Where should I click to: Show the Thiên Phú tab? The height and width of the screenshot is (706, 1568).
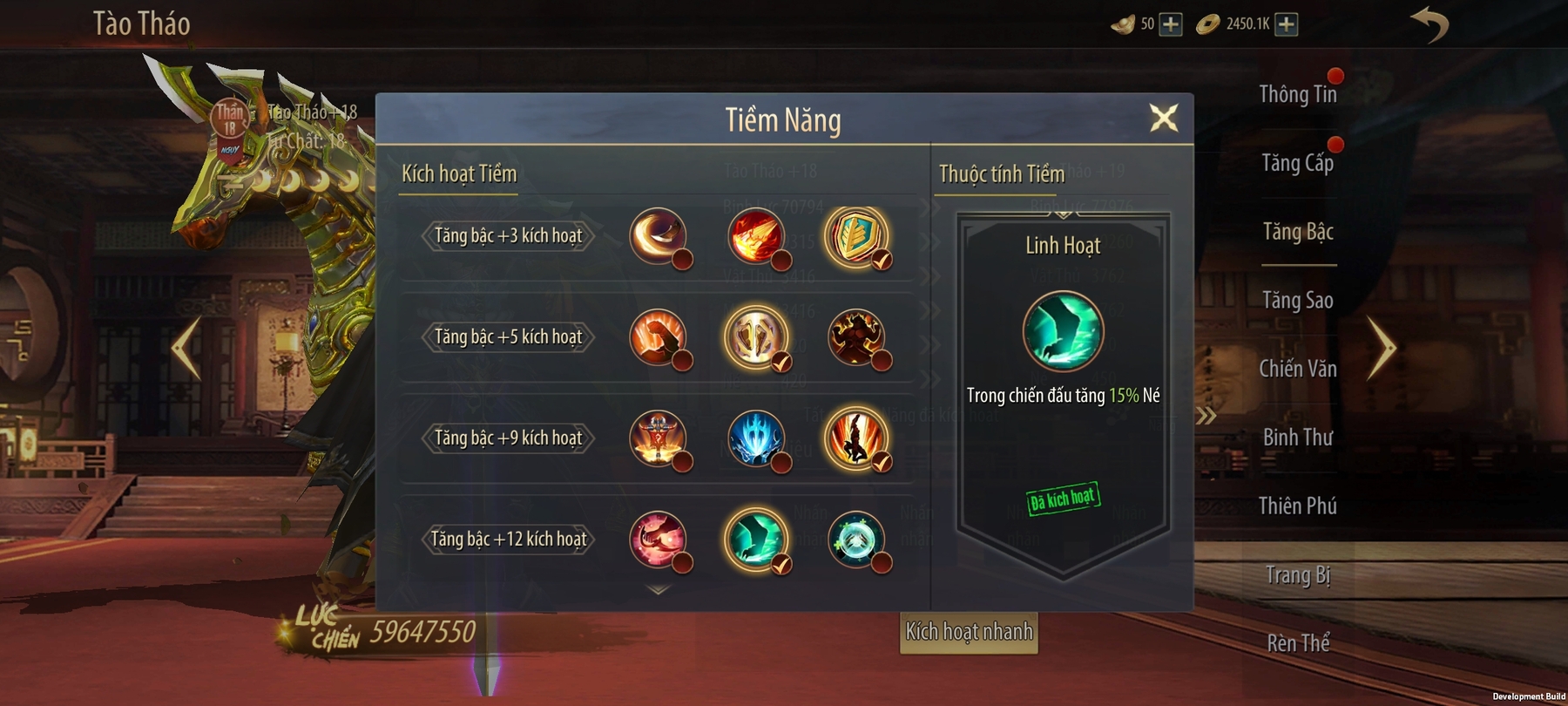point(1297,506)
